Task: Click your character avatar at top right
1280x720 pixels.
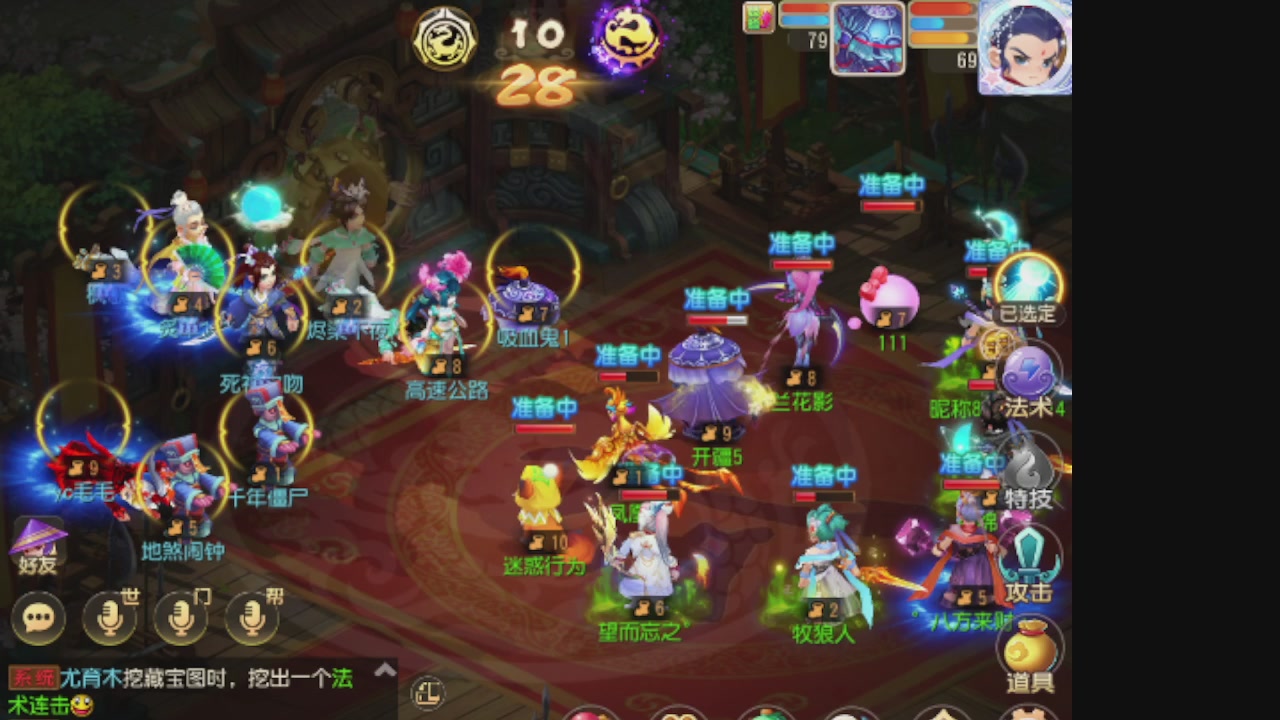Action: 1024,45
